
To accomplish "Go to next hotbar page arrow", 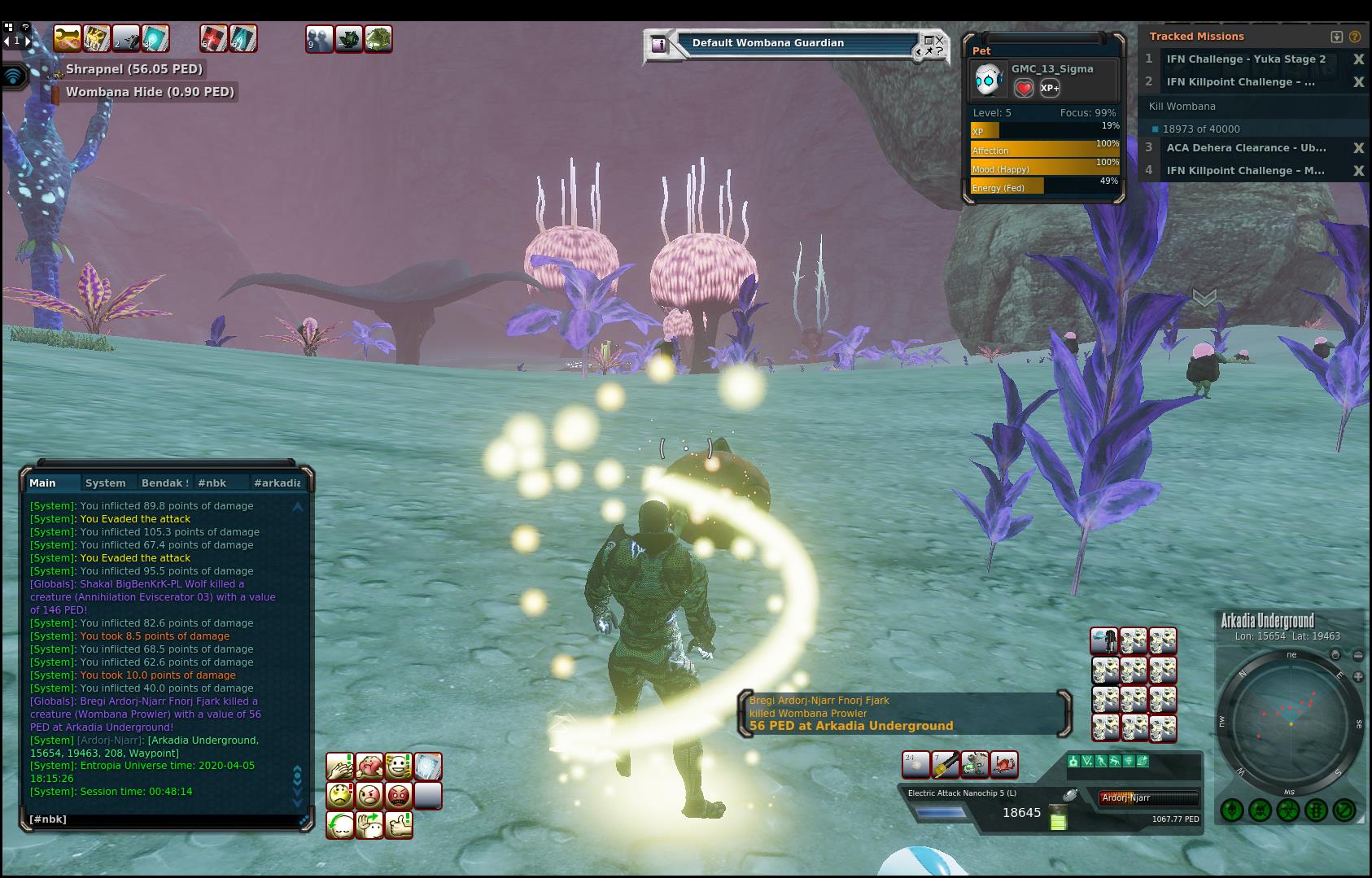I will [28, 40].
